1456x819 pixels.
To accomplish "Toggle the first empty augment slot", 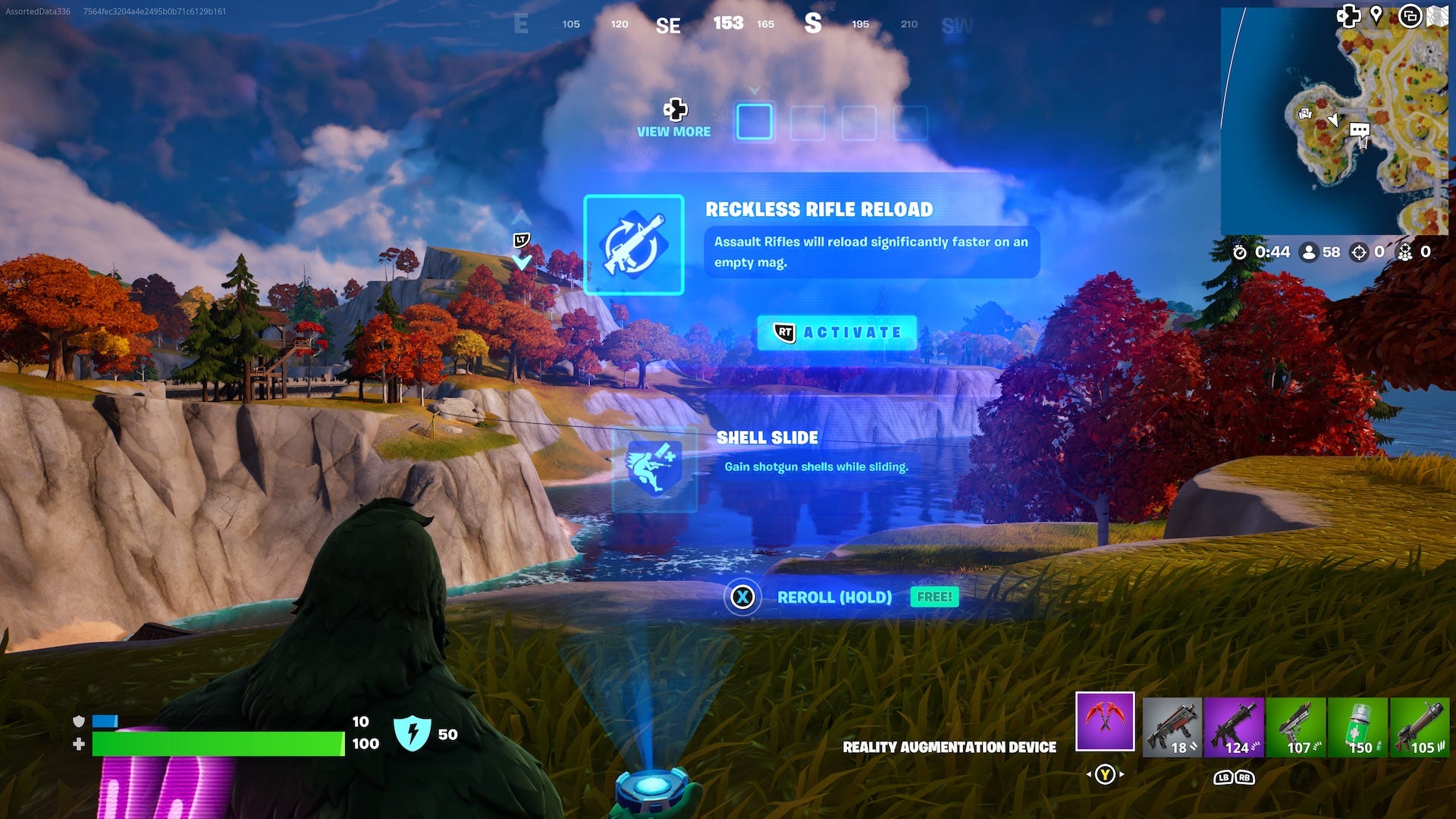I will pos(754,121).
